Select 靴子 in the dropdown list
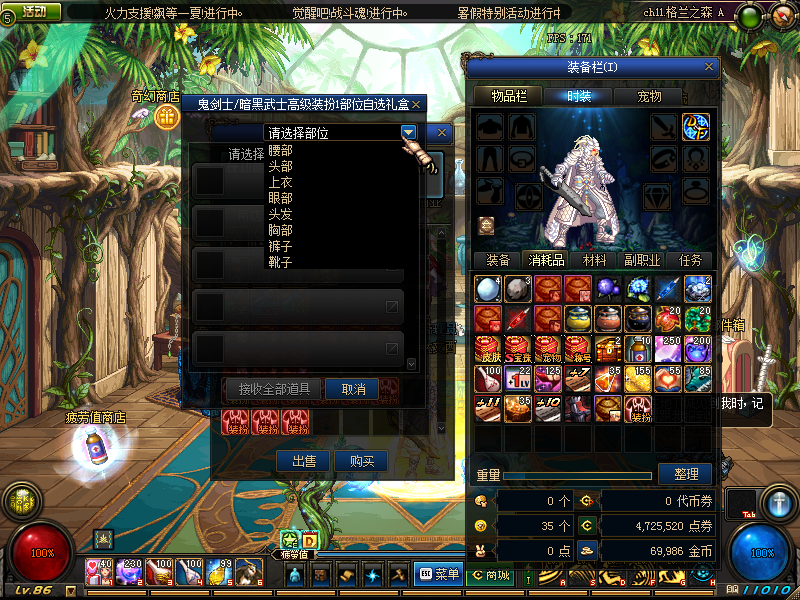The image size is (800, 600). pos(281,263)
